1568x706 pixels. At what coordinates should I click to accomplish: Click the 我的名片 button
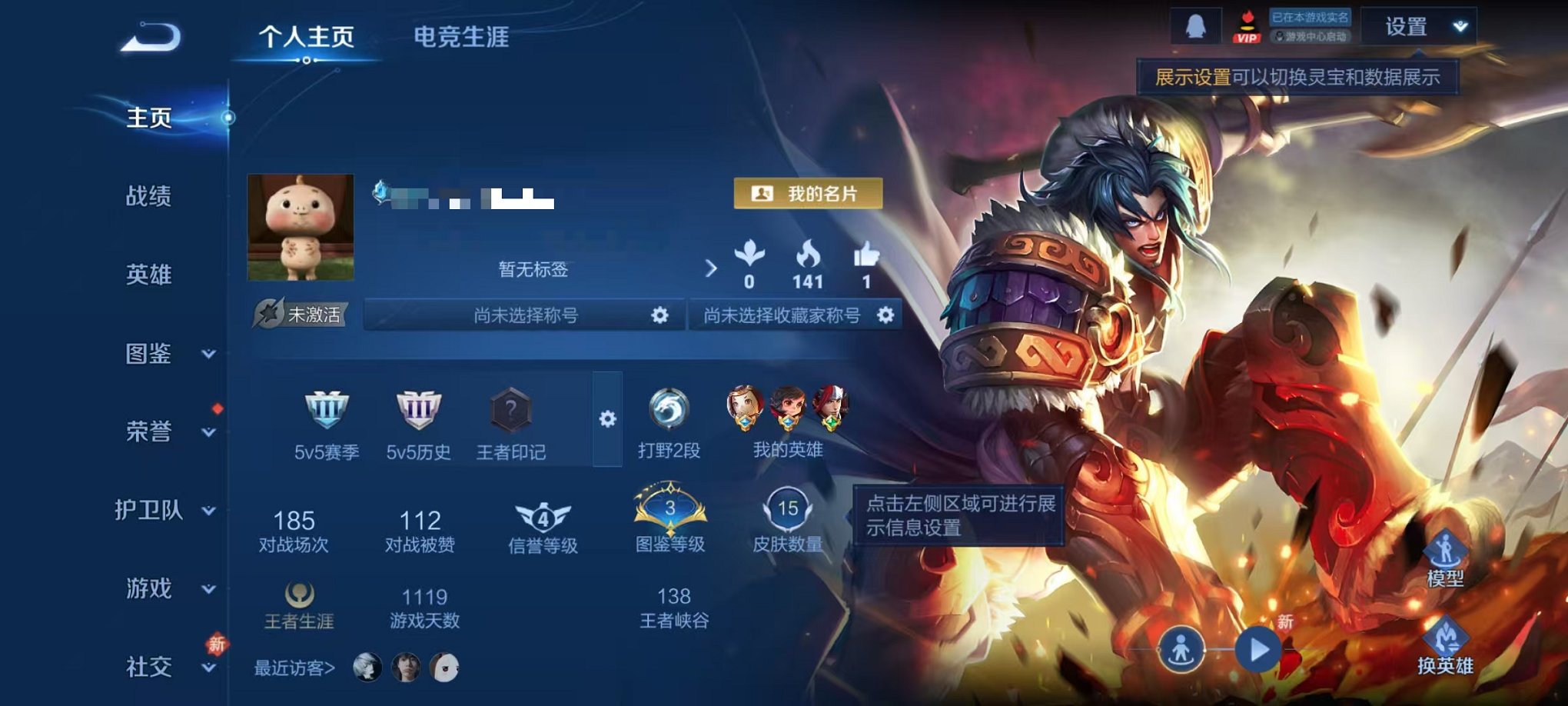click(807, 193)
